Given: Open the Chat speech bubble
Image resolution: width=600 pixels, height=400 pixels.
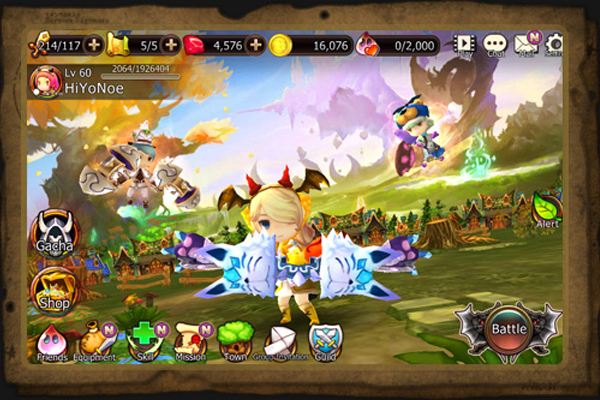Looking at the screenshot, I should click(x=495, y=44).
